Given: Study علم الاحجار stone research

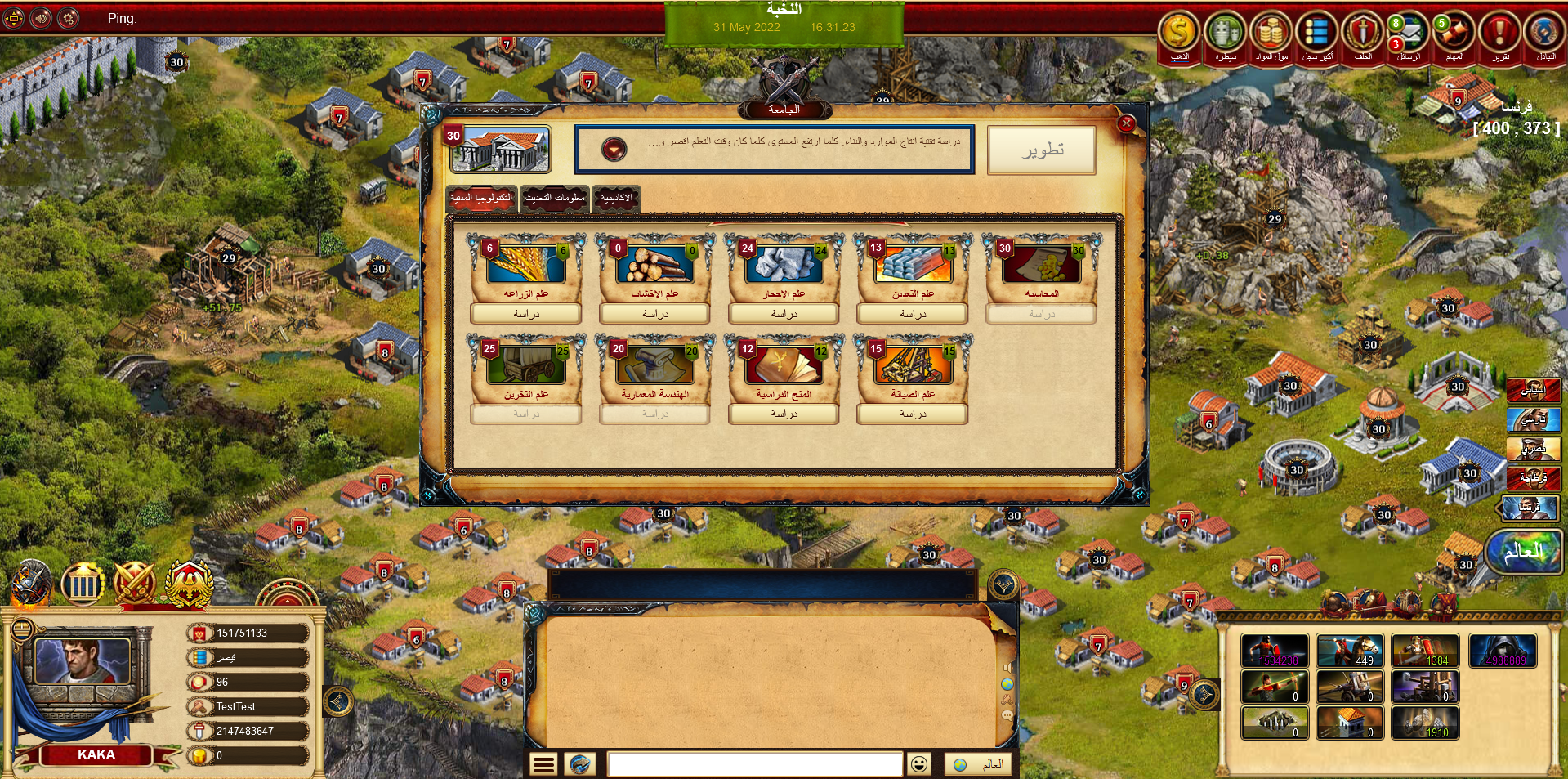Looking at the screenshot, I should click(x=784, y=314).
